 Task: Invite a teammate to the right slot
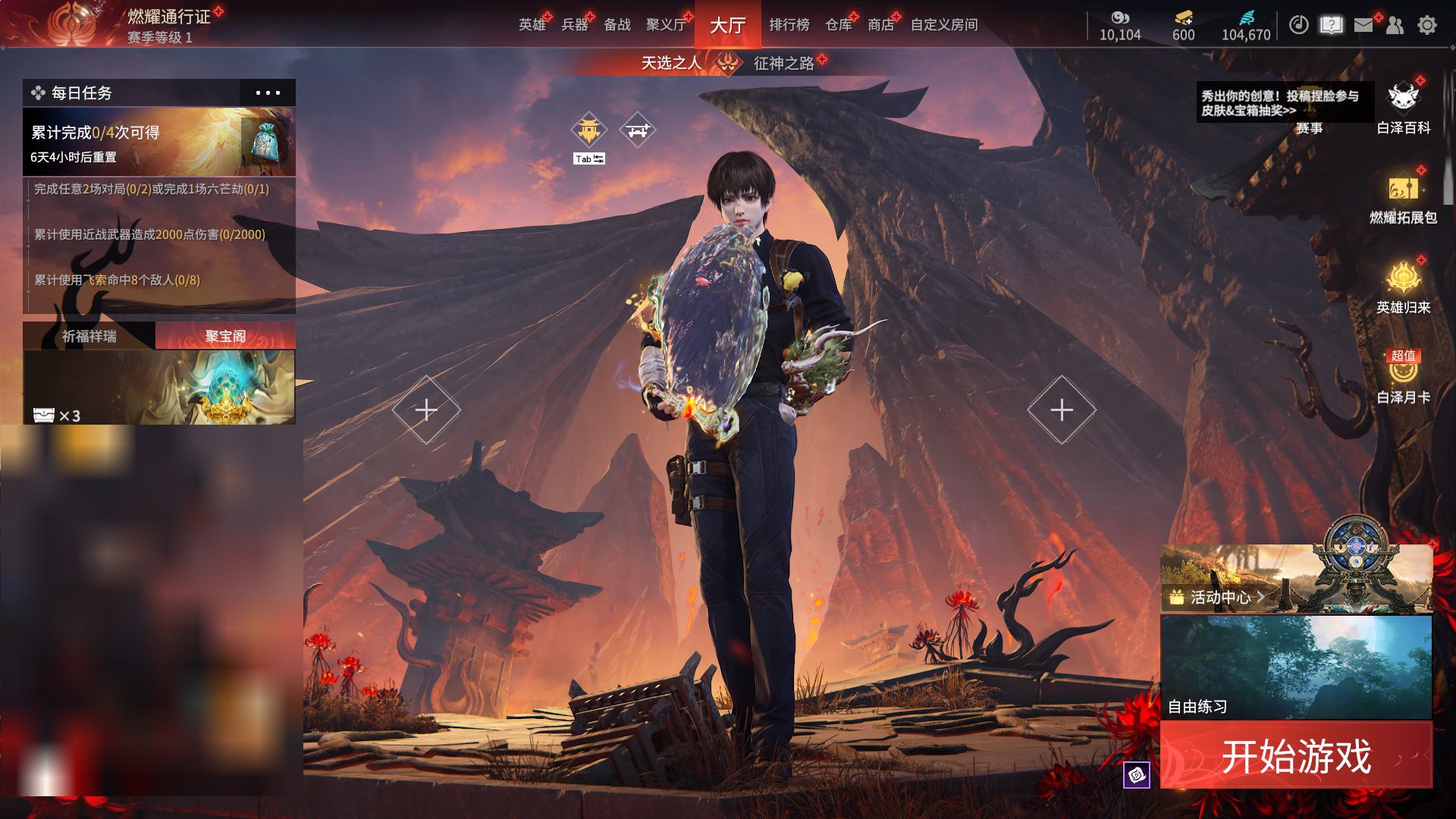coord(1061,409)
